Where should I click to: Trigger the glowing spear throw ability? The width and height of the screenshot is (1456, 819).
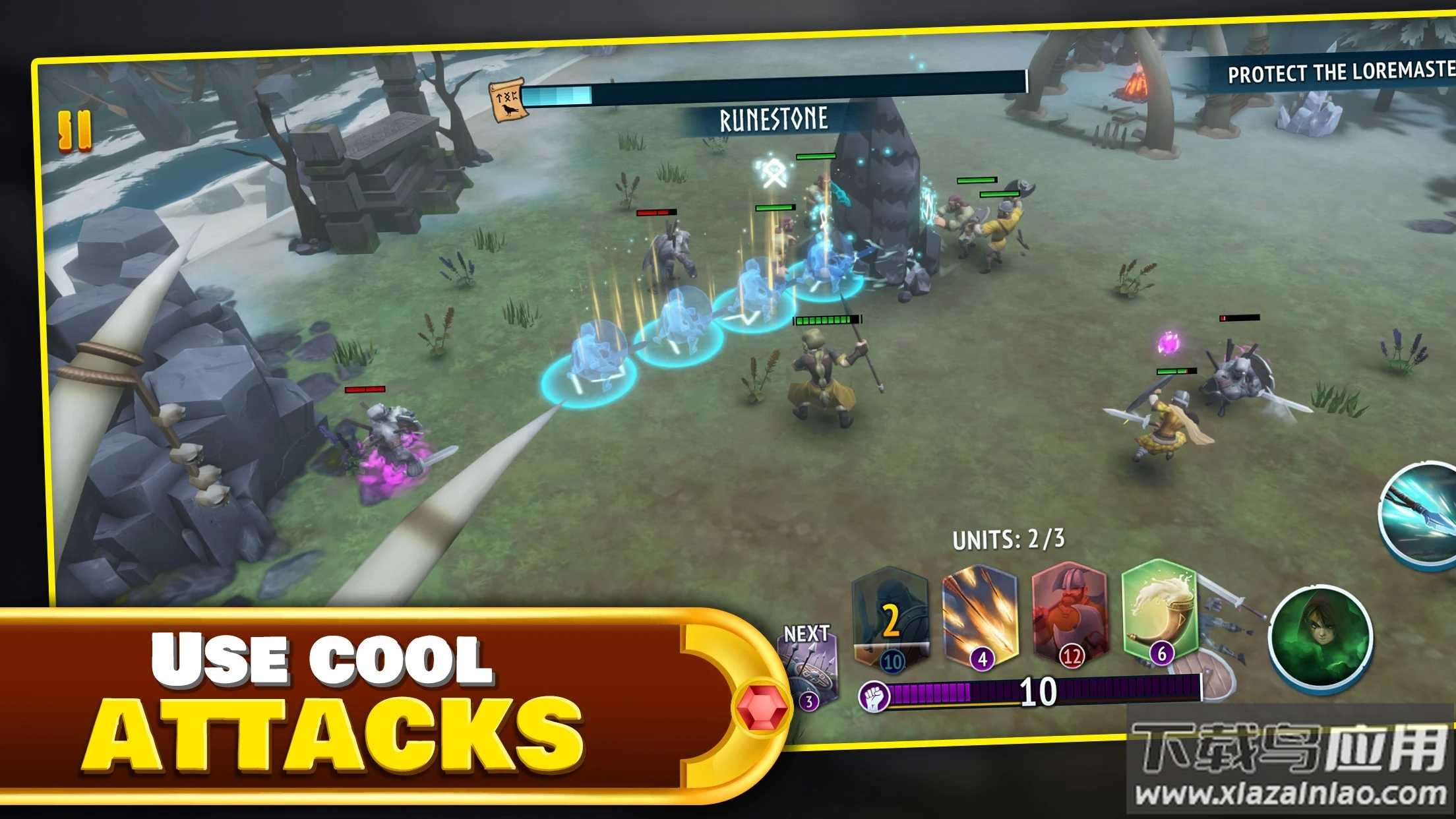(x=1423, y=516)
